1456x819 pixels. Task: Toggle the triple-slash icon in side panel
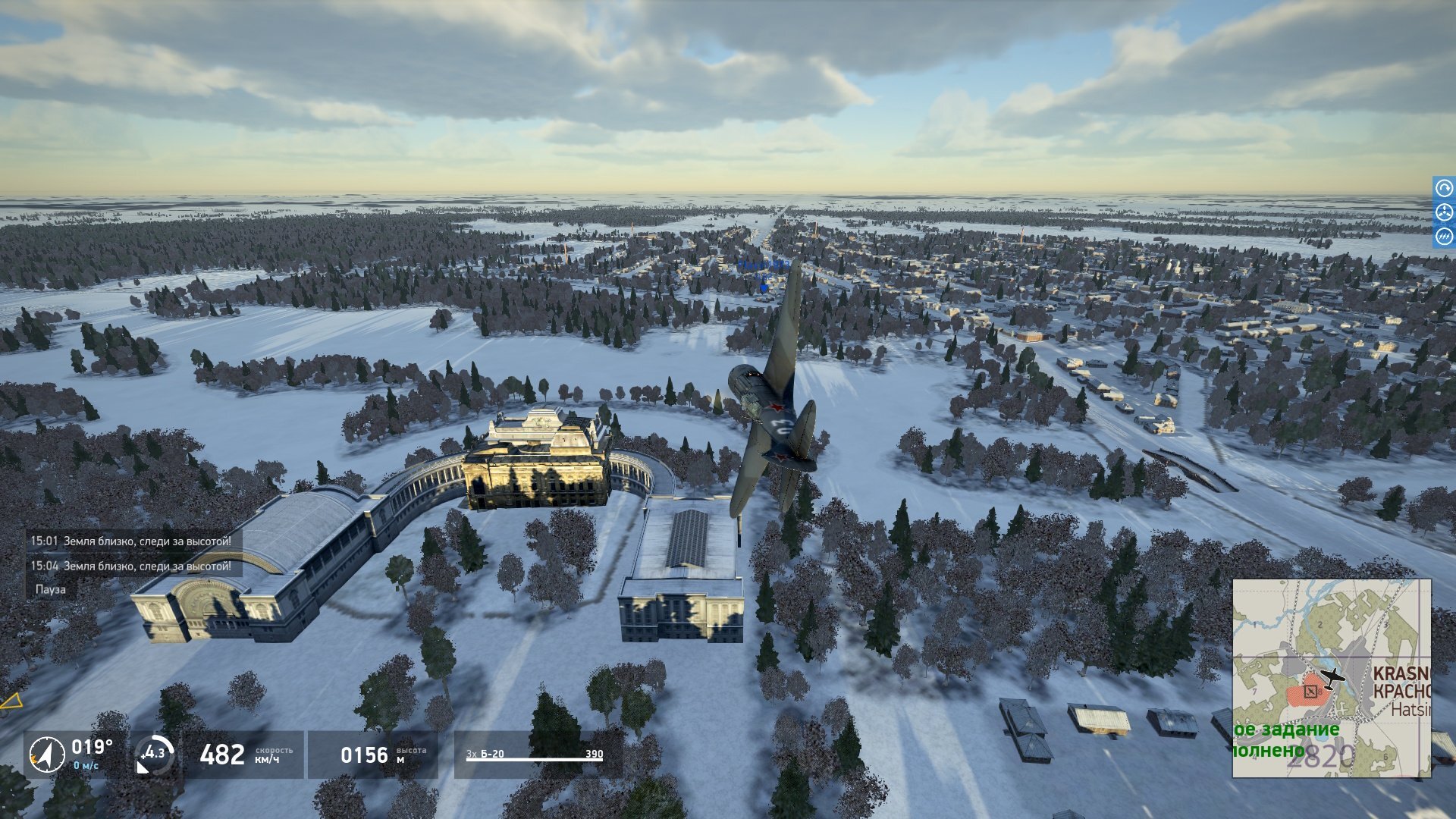pyautogui.click(x=1444, y=237)
